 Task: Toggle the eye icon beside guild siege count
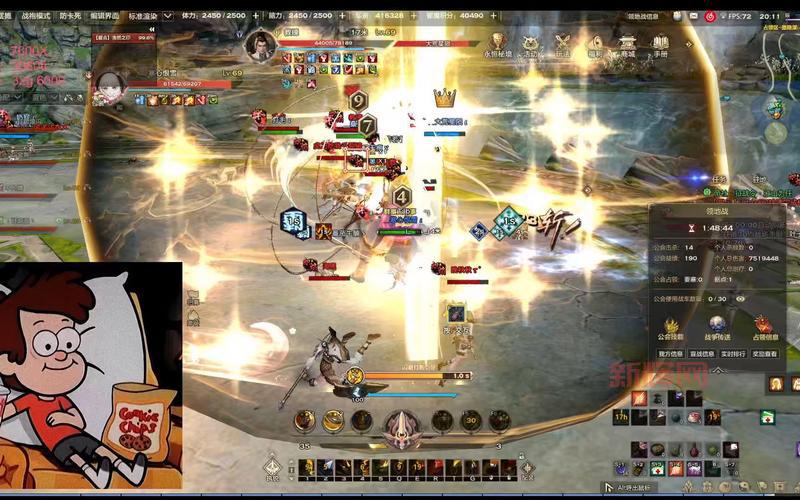coord(741,298)
